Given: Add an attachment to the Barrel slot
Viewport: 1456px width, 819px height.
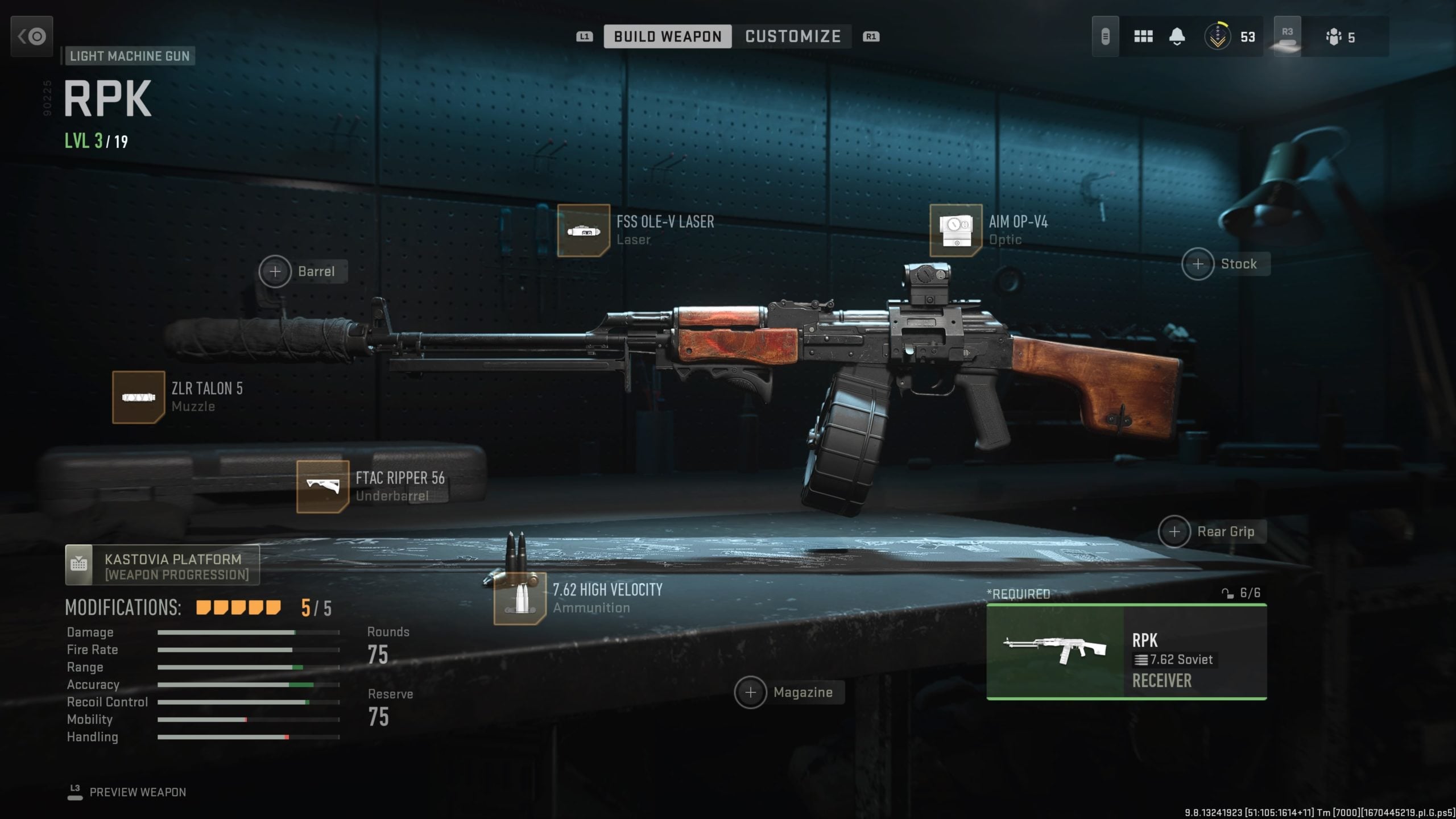Looking at the screenshot, I should click(x=276, y=271).
